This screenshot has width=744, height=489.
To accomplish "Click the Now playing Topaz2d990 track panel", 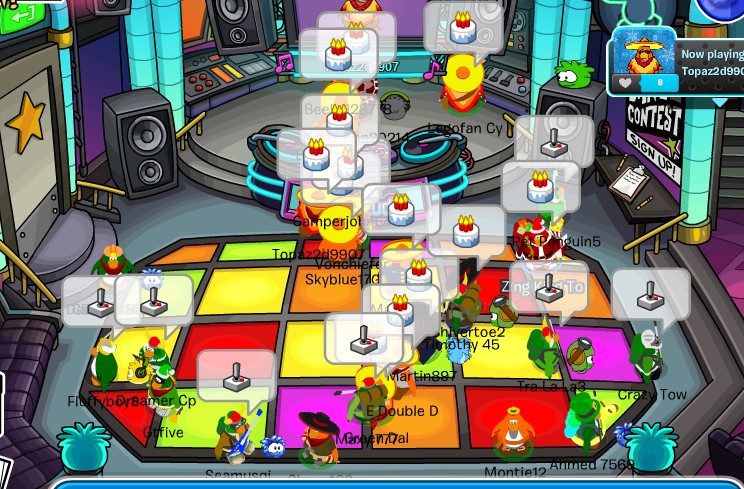I will point(711,62).
